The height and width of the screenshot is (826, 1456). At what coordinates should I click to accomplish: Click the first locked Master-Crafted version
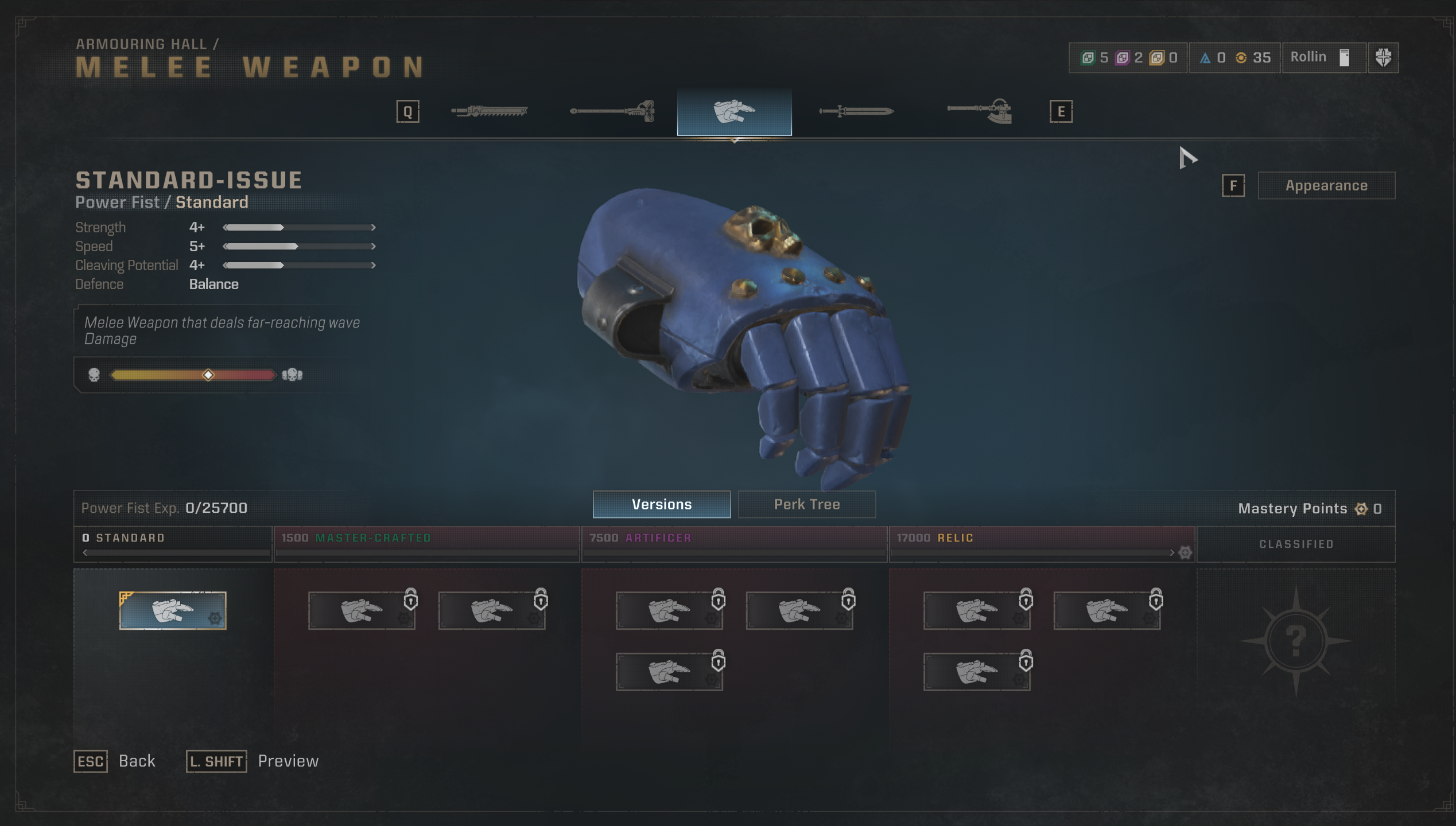point(362,610)
